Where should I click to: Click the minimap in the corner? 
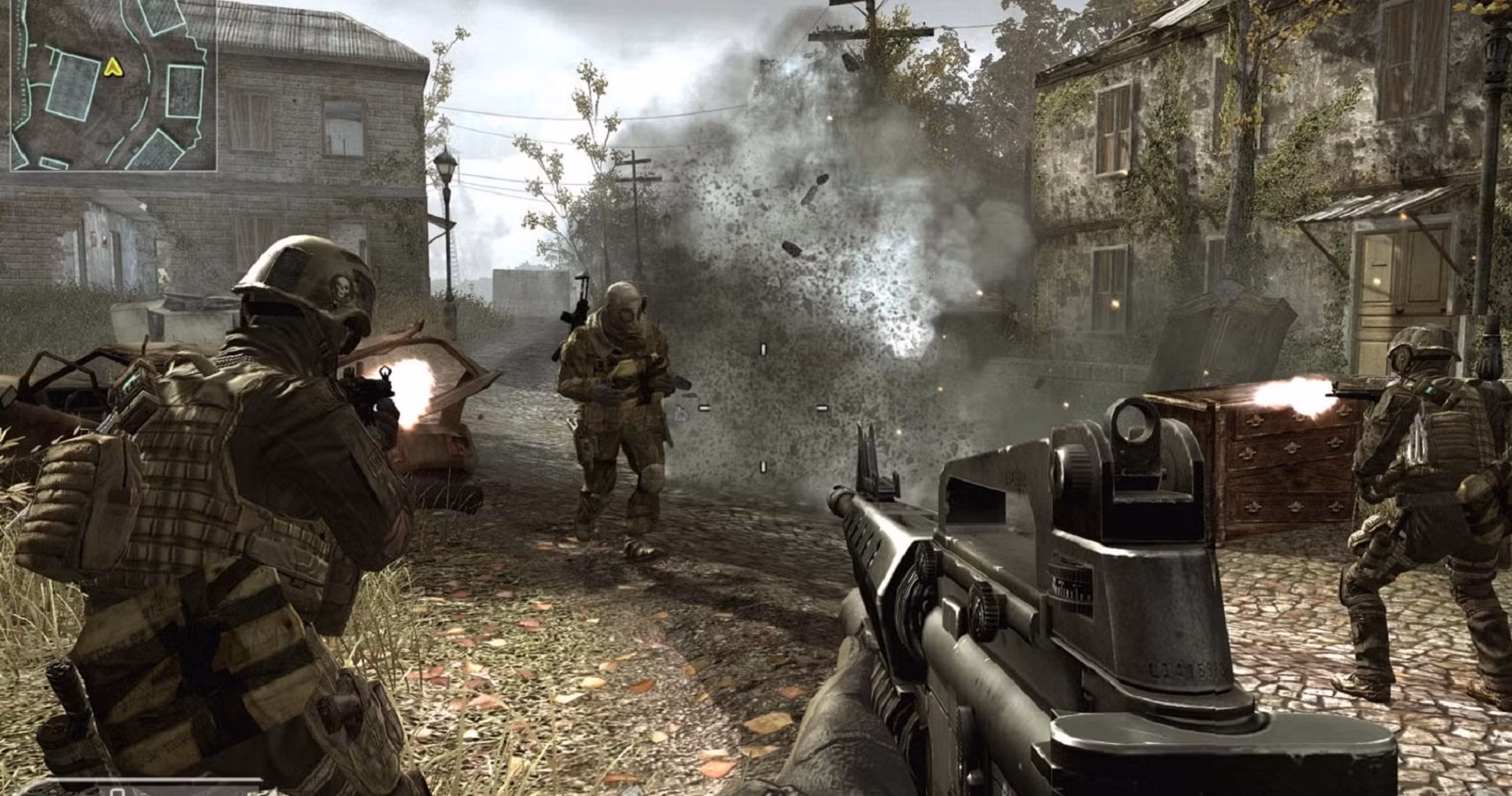(x=113, y=85)
